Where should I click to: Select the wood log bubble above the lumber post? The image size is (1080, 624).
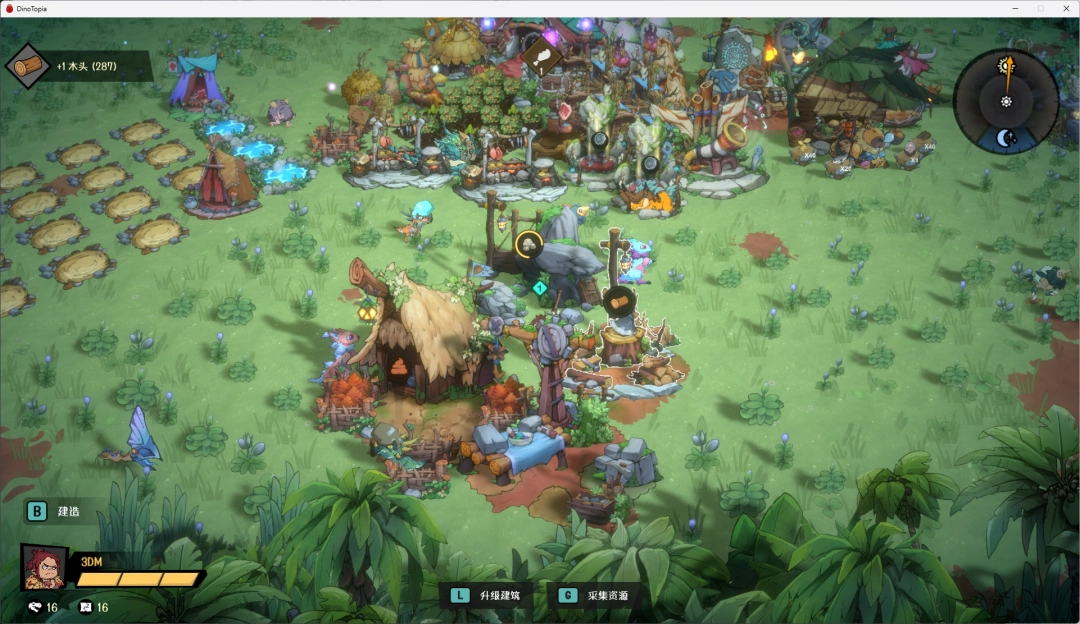click(x=619, y=299)
